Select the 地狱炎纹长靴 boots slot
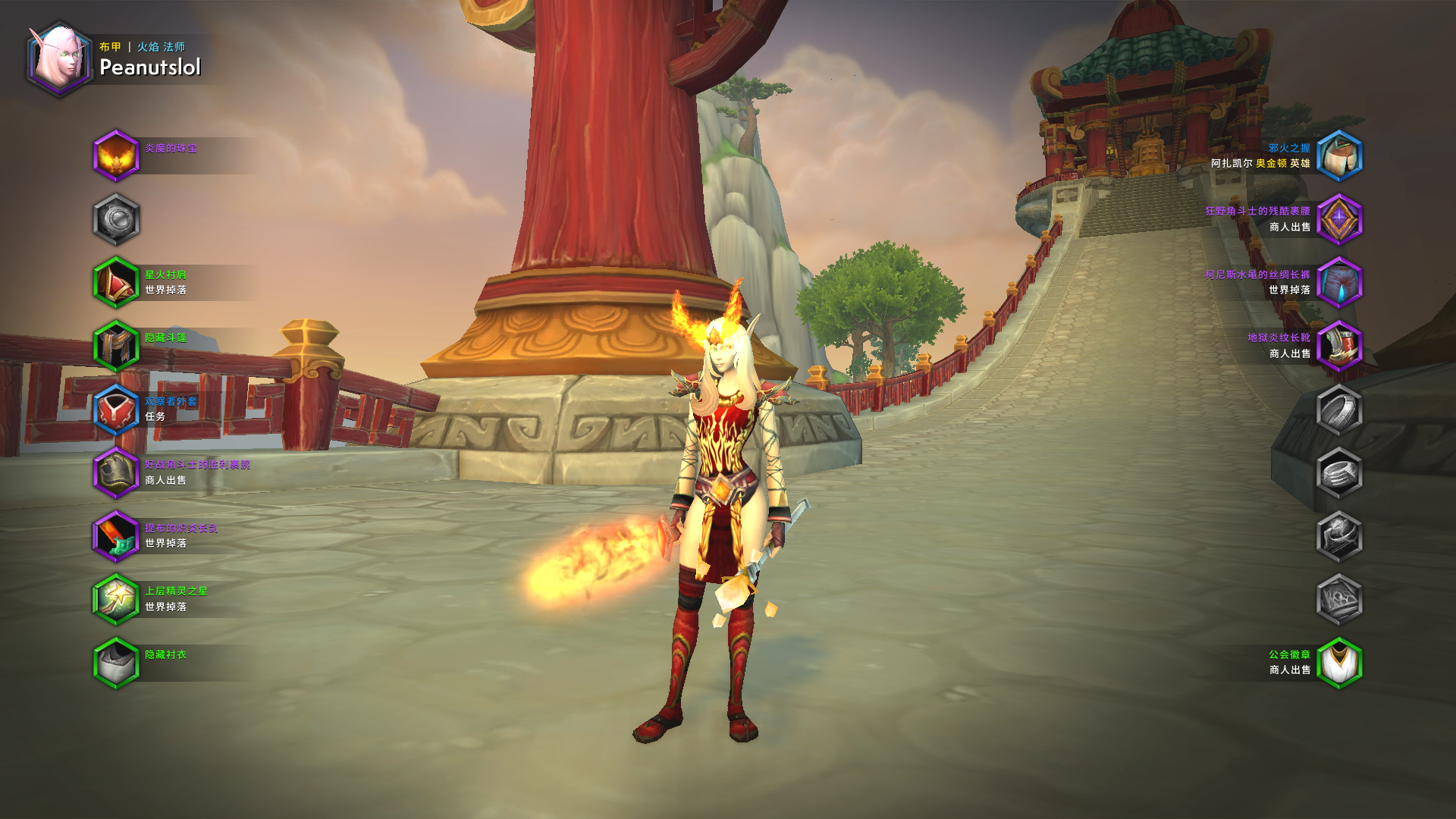The width and height of the screenshot is (1456, 819). click(1339, 347)
